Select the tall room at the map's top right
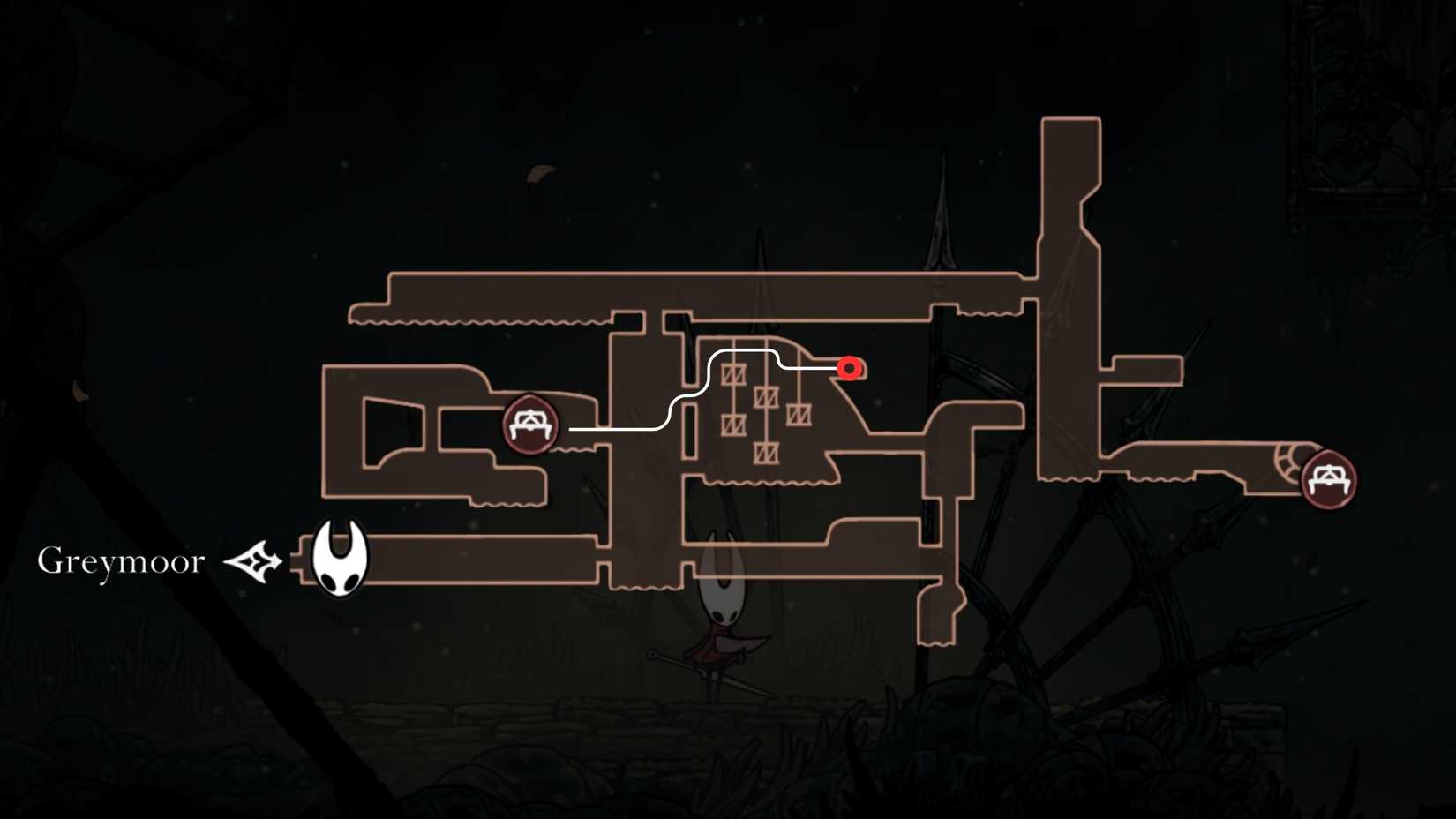 click(1070, 203)
